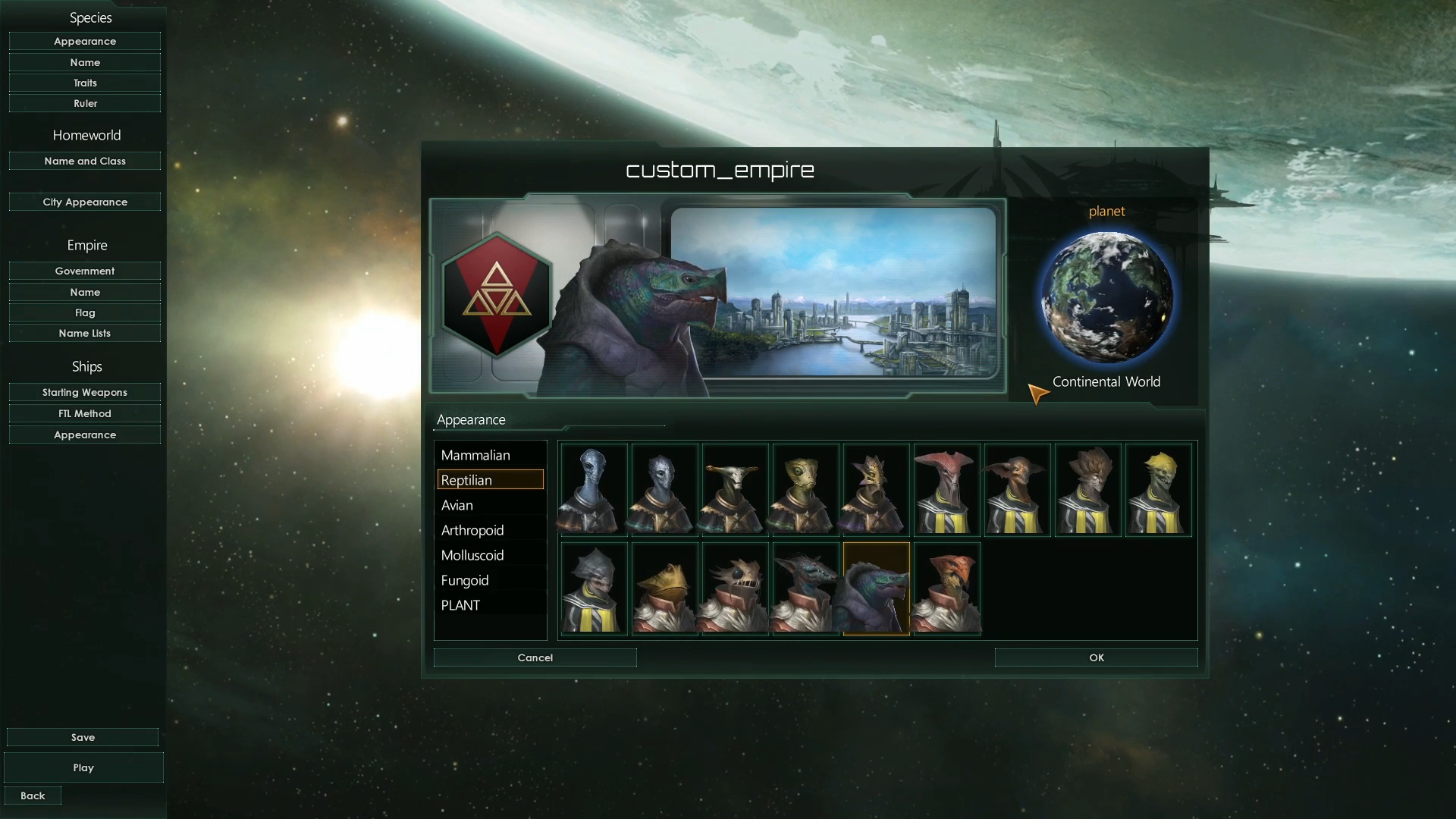Screen dimensions: 1456x819
Task: Open the FTL Method settings
Action: point(85,413)
